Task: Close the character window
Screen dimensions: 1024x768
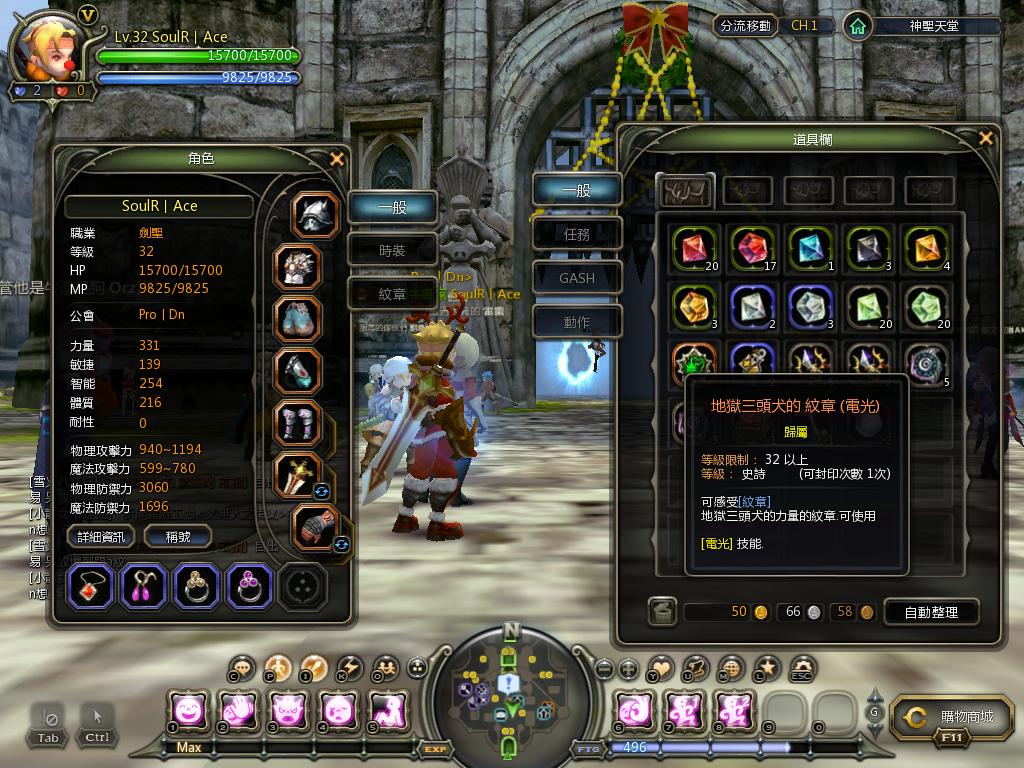Action: pyautogui.click(x=337, y=158)
